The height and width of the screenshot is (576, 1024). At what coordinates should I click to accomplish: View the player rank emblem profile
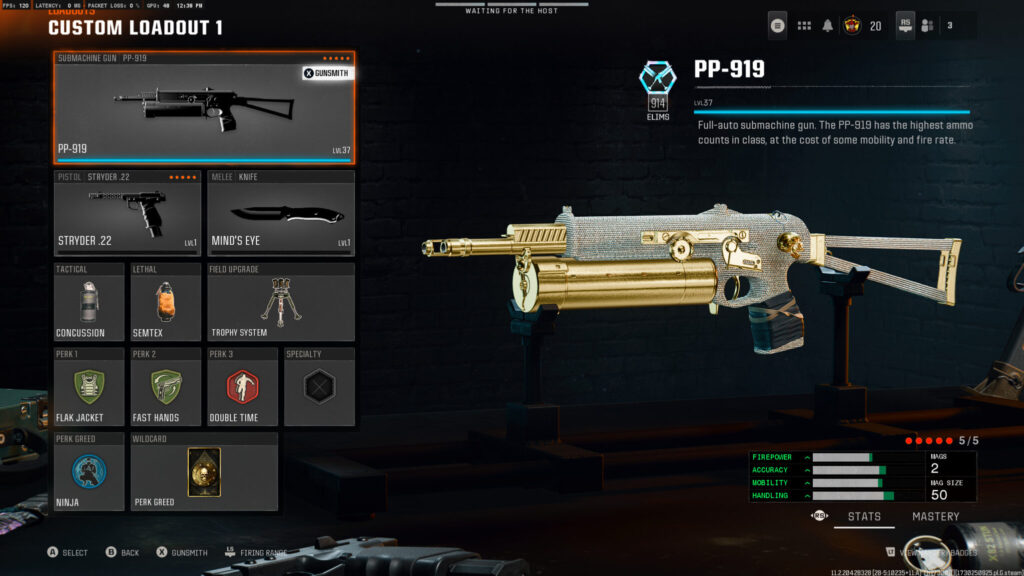tap(853, 25)
